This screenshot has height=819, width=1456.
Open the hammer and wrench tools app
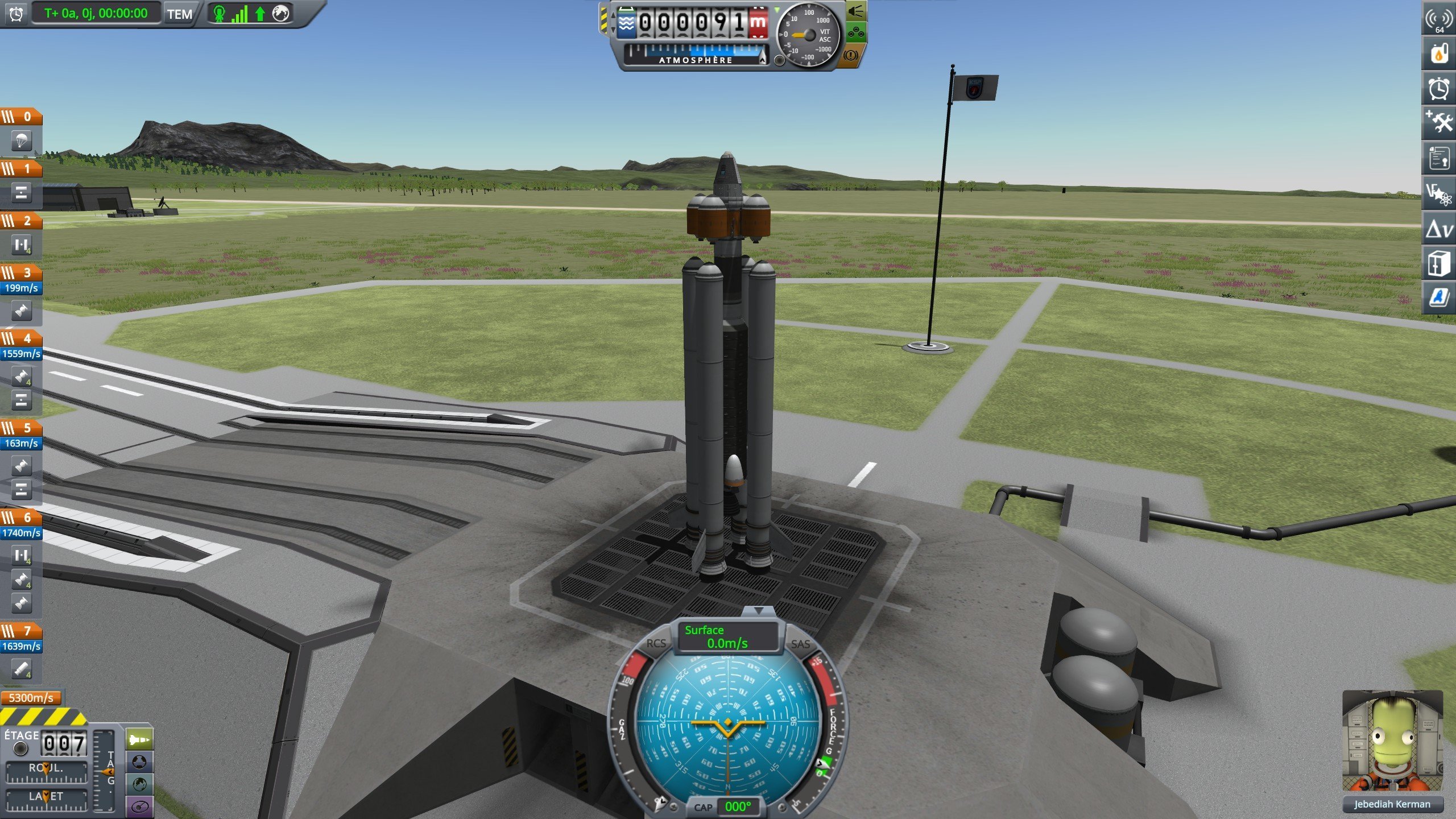tap(1438, 122)
